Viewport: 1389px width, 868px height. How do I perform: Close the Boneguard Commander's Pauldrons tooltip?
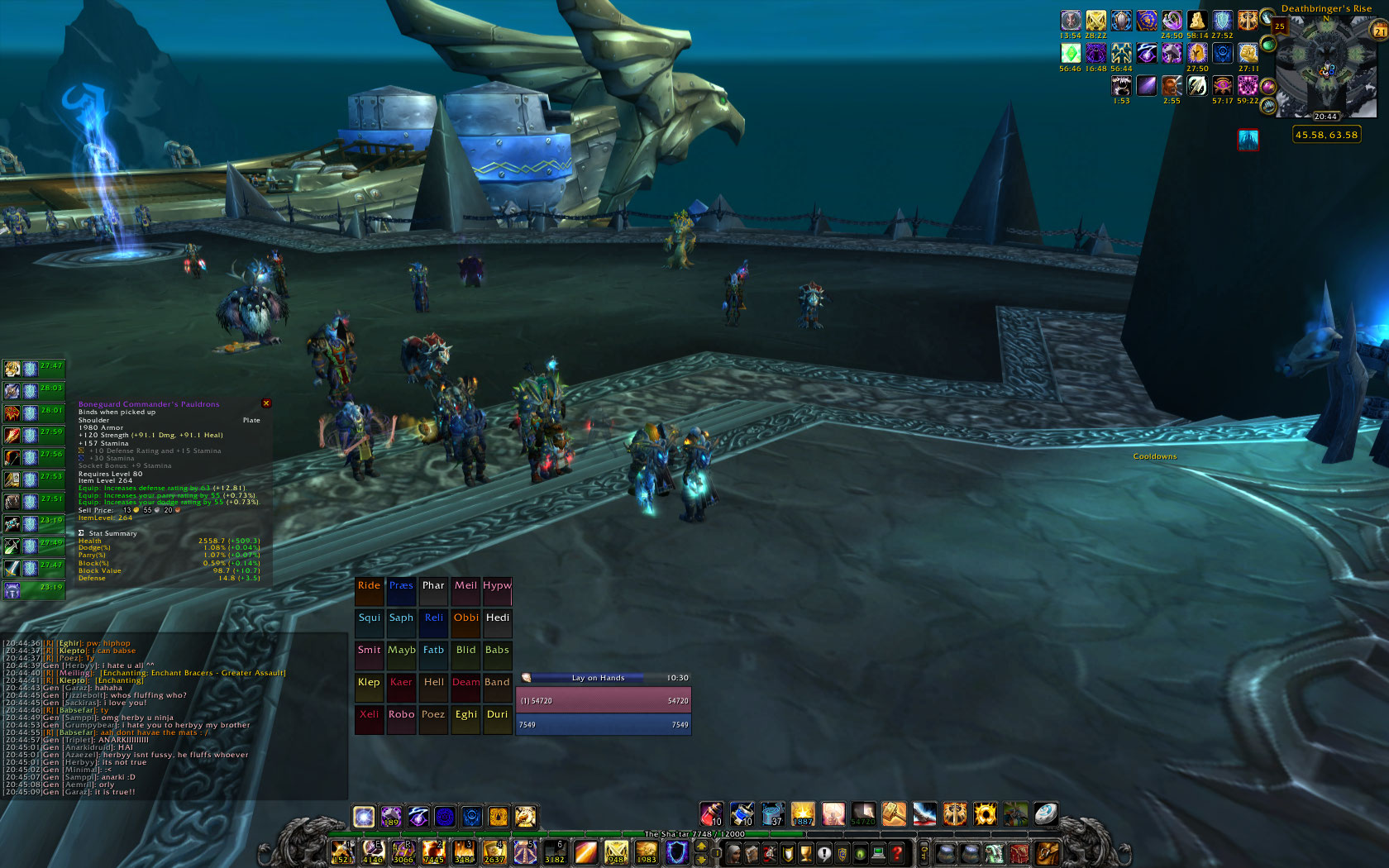tap(266, 403)
